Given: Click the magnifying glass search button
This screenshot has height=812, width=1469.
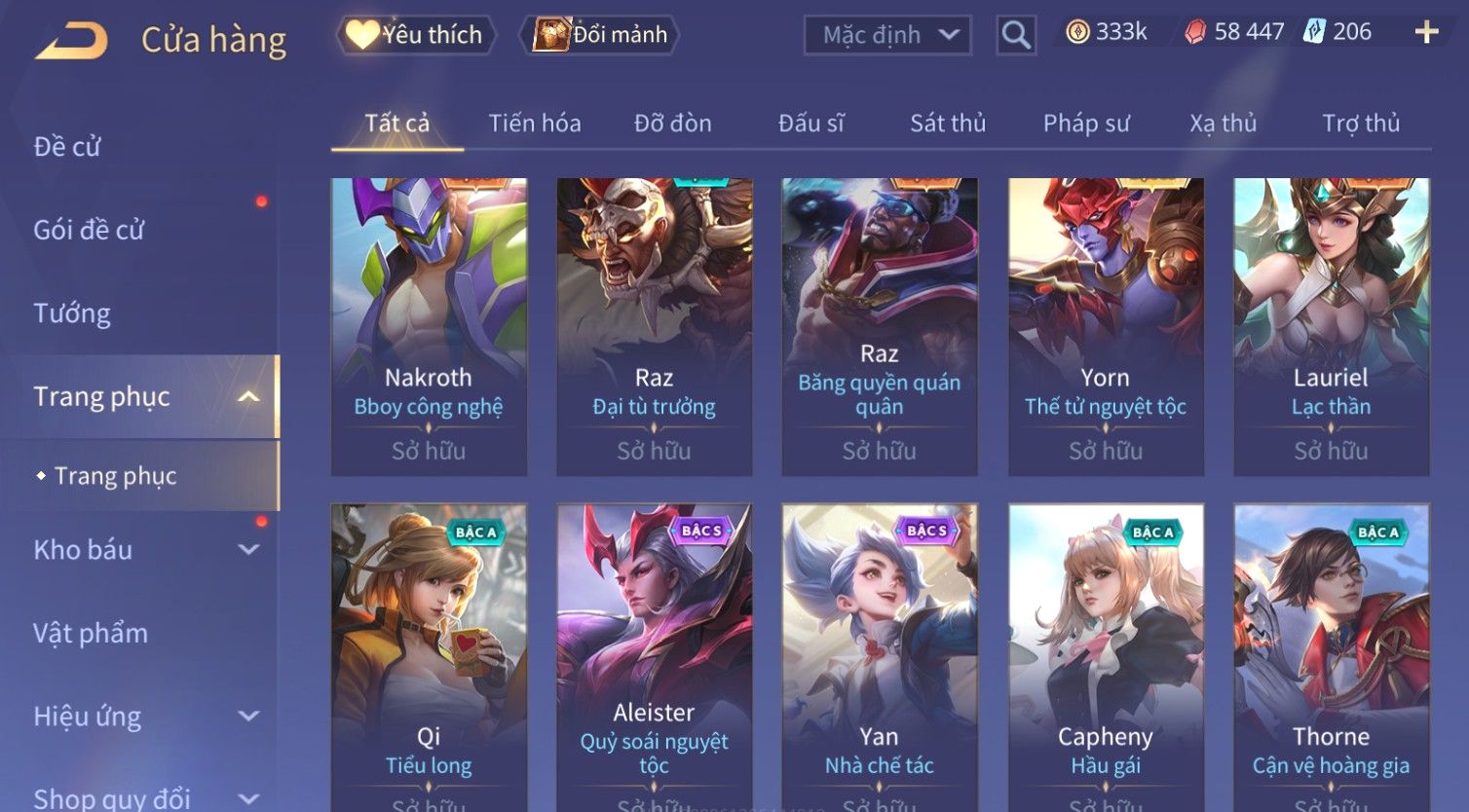Looking at the screenshot, I should 1016,35.
